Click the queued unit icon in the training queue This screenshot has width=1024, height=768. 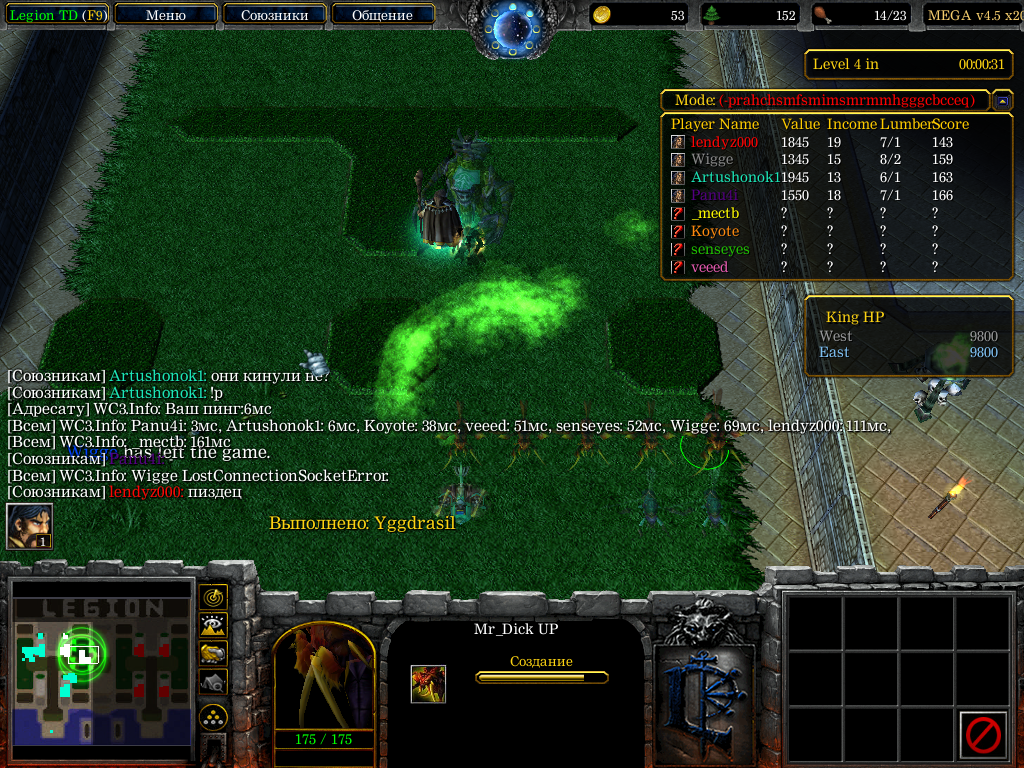[x=428, y=684]
